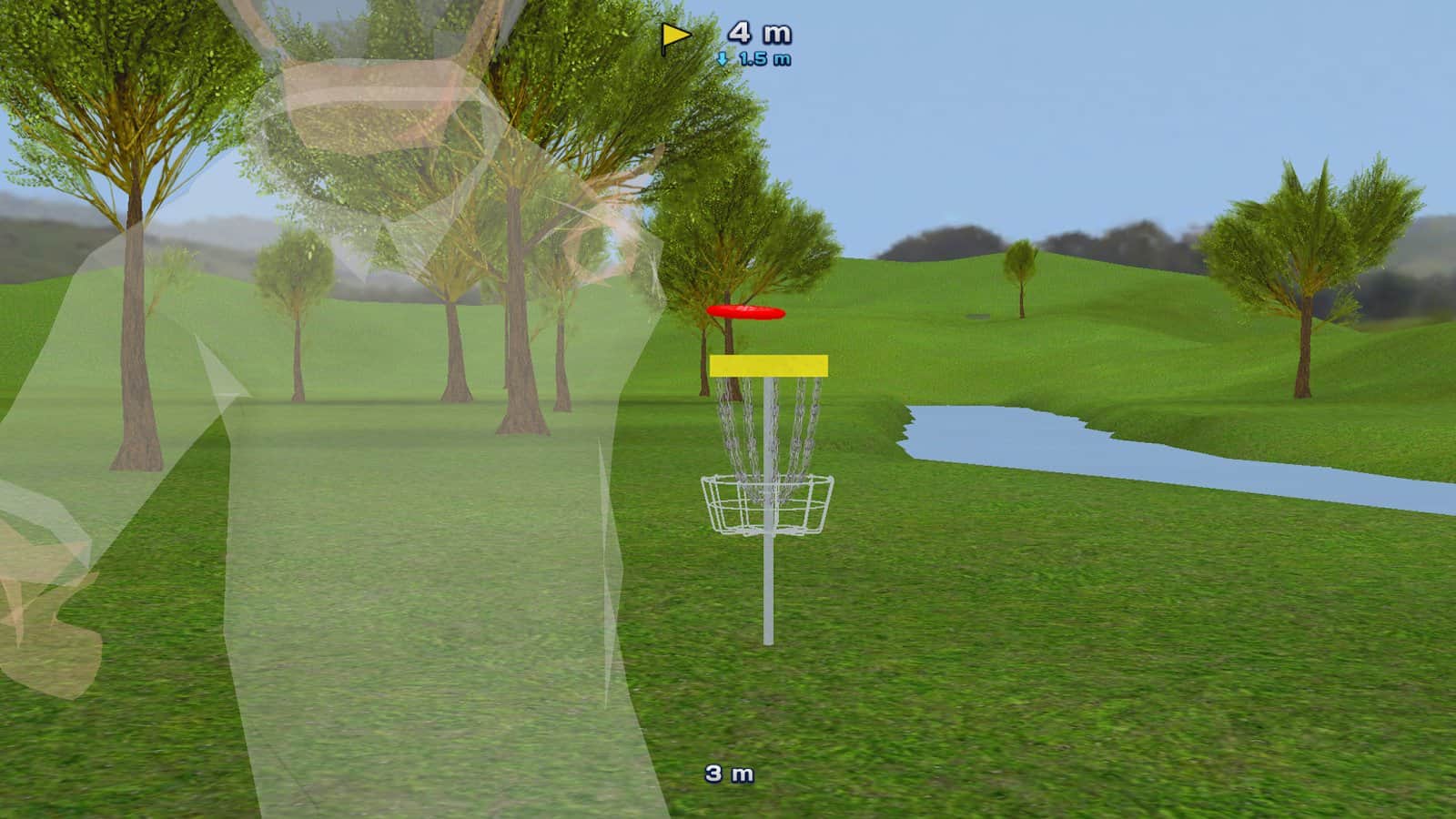
Task: Click the yellow band color strip on the basket
Action: click(769, 362)
